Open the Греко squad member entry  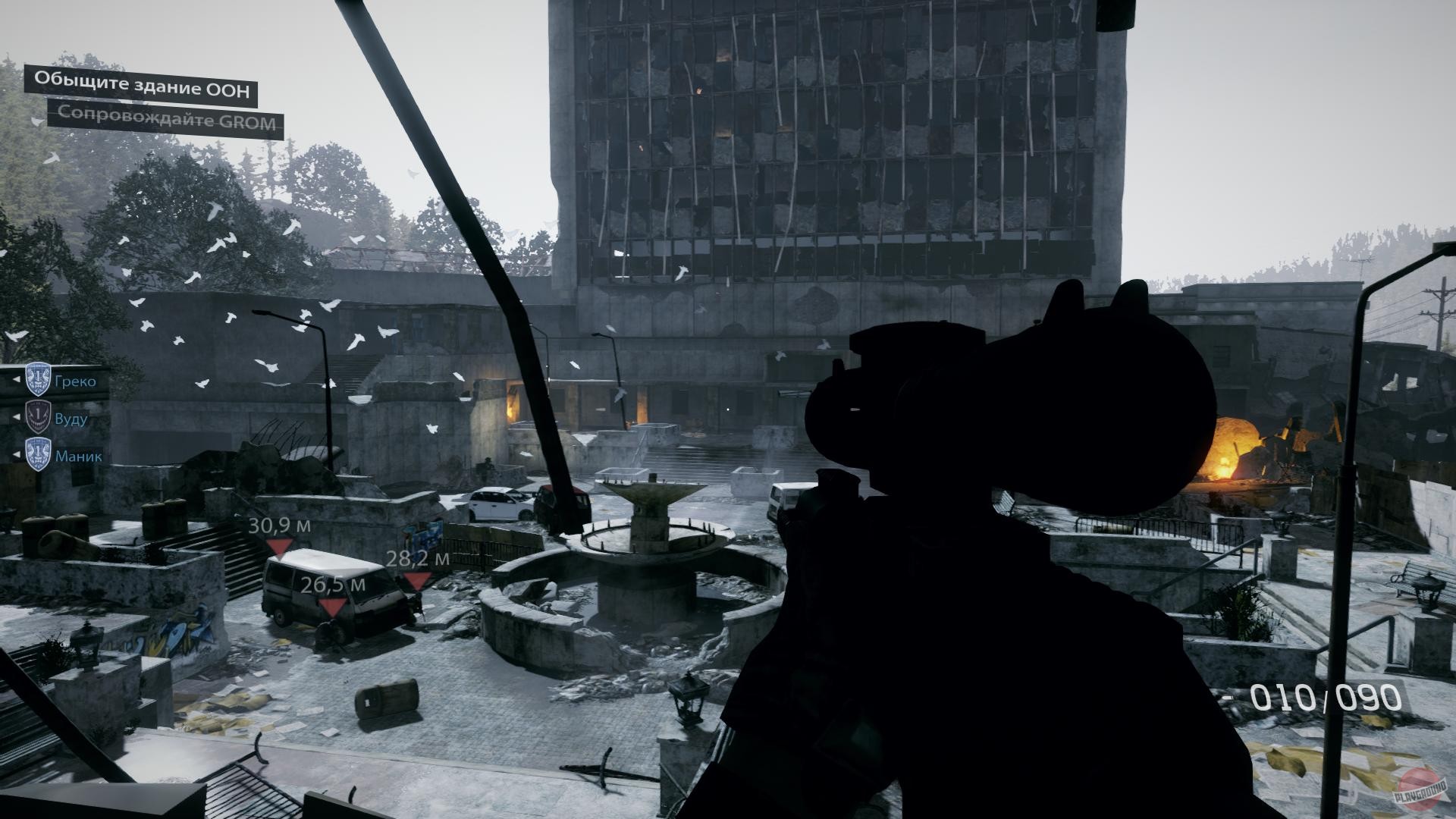coord(74,381)
